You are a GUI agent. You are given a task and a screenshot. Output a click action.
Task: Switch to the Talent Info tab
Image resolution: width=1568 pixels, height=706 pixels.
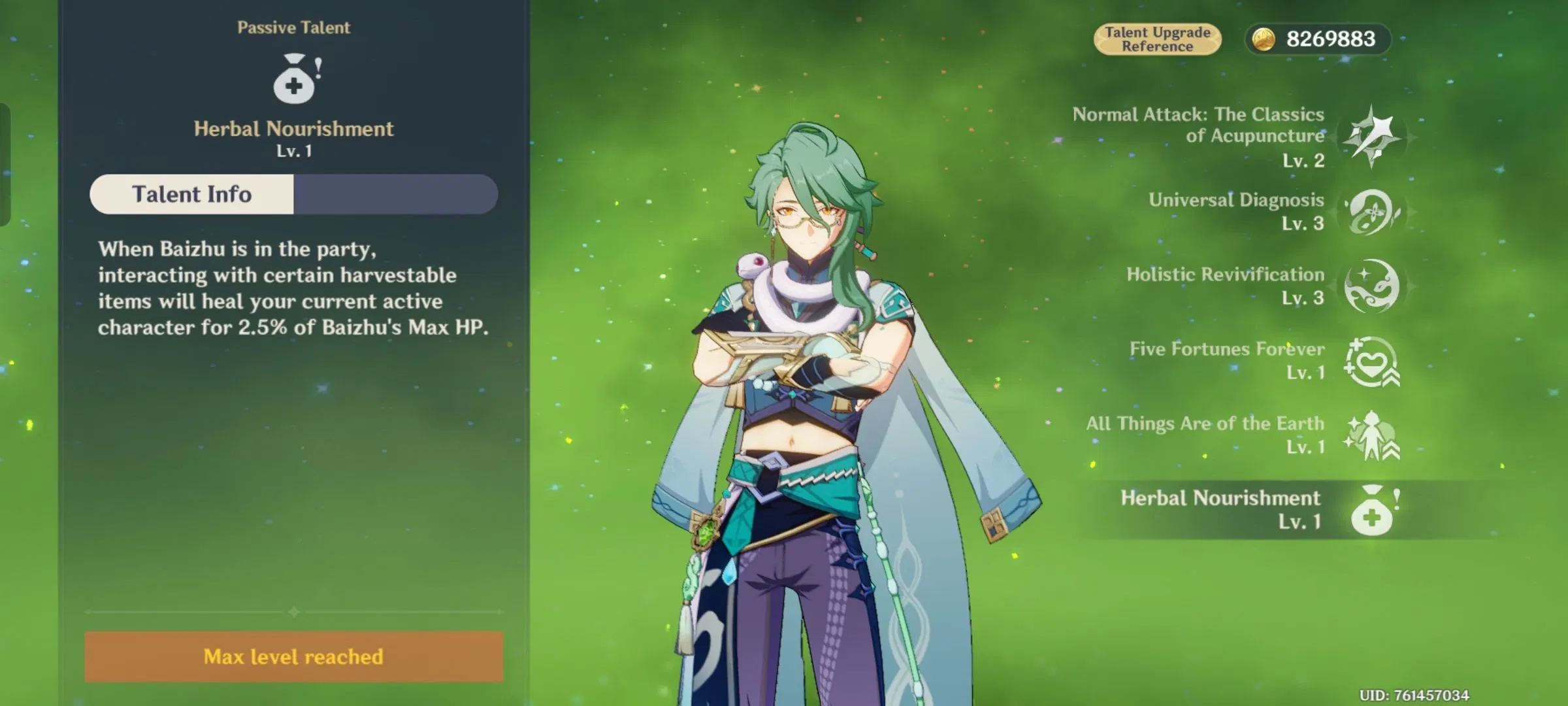point(191,193)
